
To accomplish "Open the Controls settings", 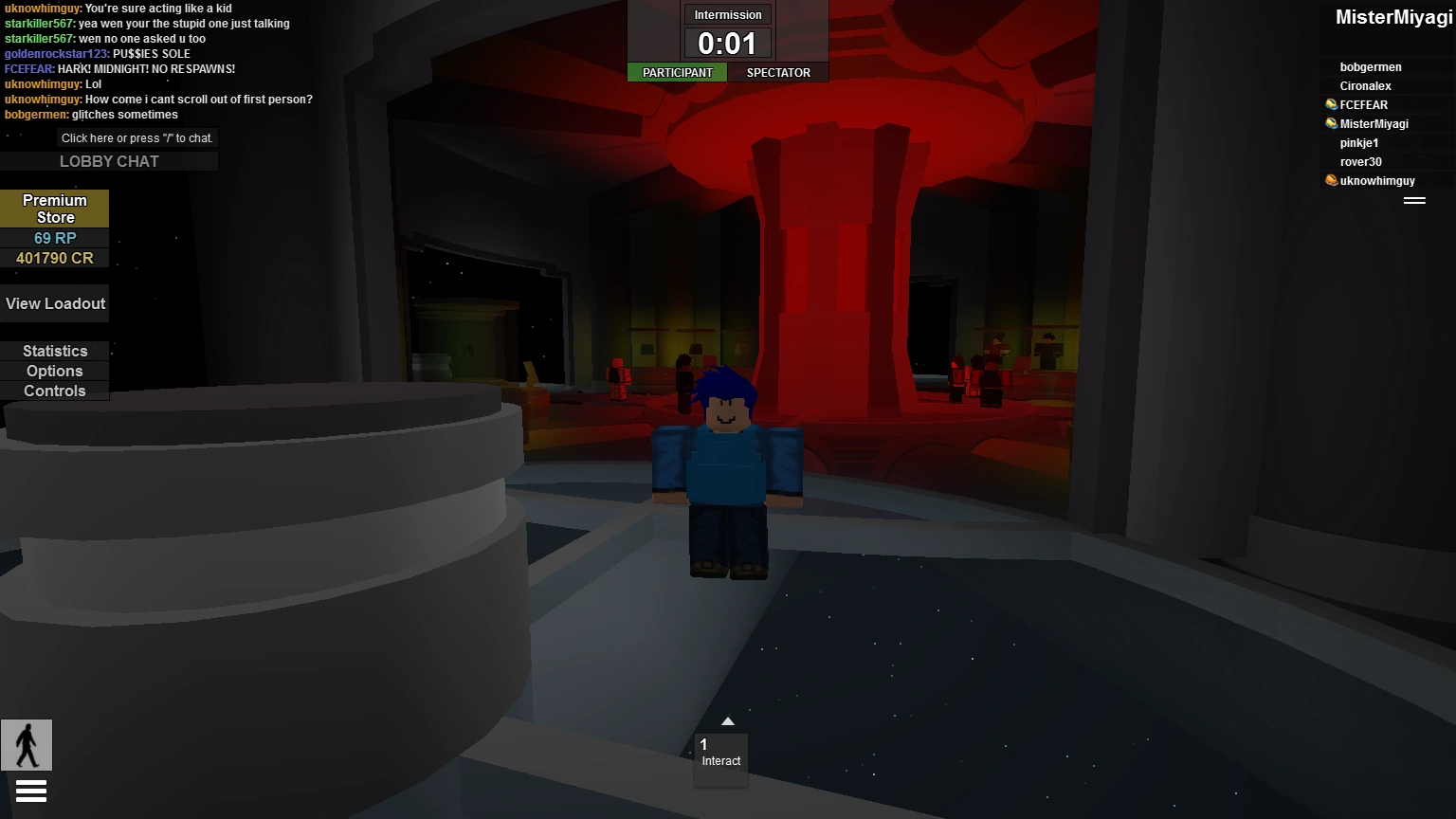I will click(54, 391).
